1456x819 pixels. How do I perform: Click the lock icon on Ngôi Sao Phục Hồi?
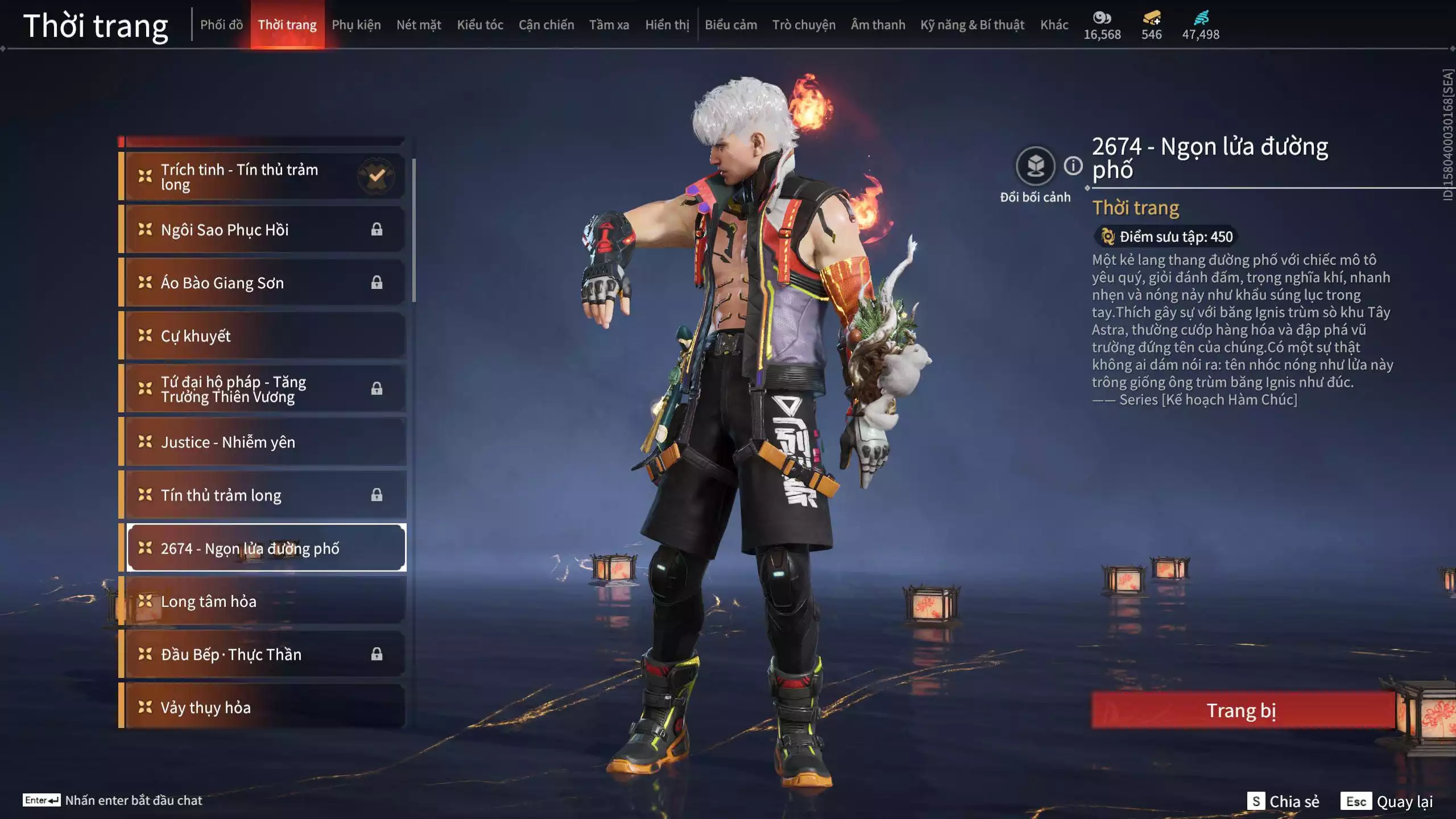pos(377,229)
